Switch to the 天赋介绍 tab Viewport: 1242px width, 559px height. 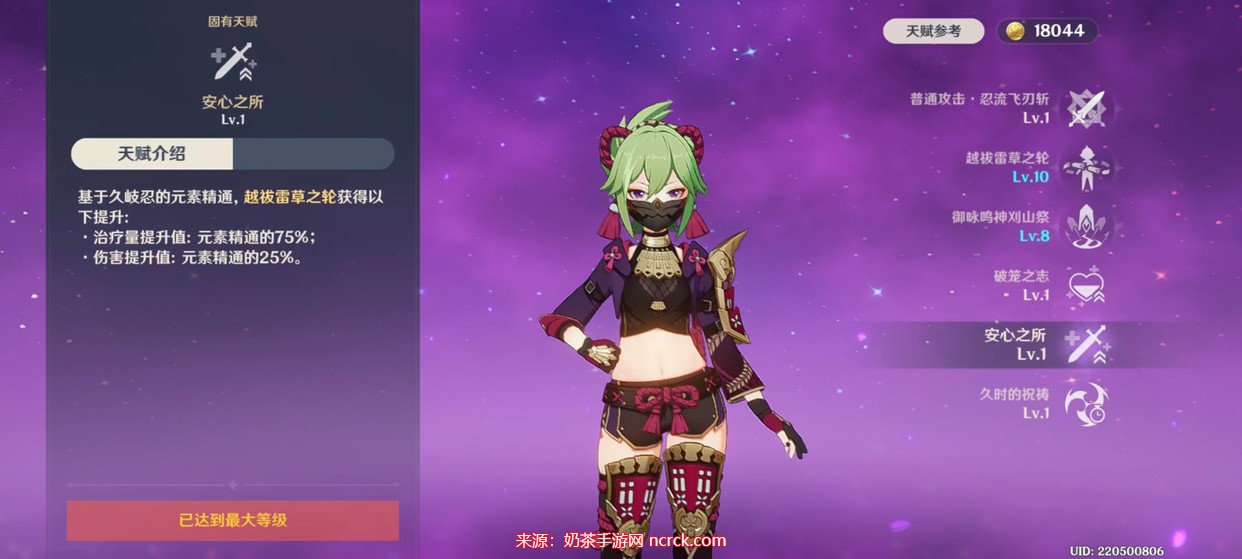point(152,154)
